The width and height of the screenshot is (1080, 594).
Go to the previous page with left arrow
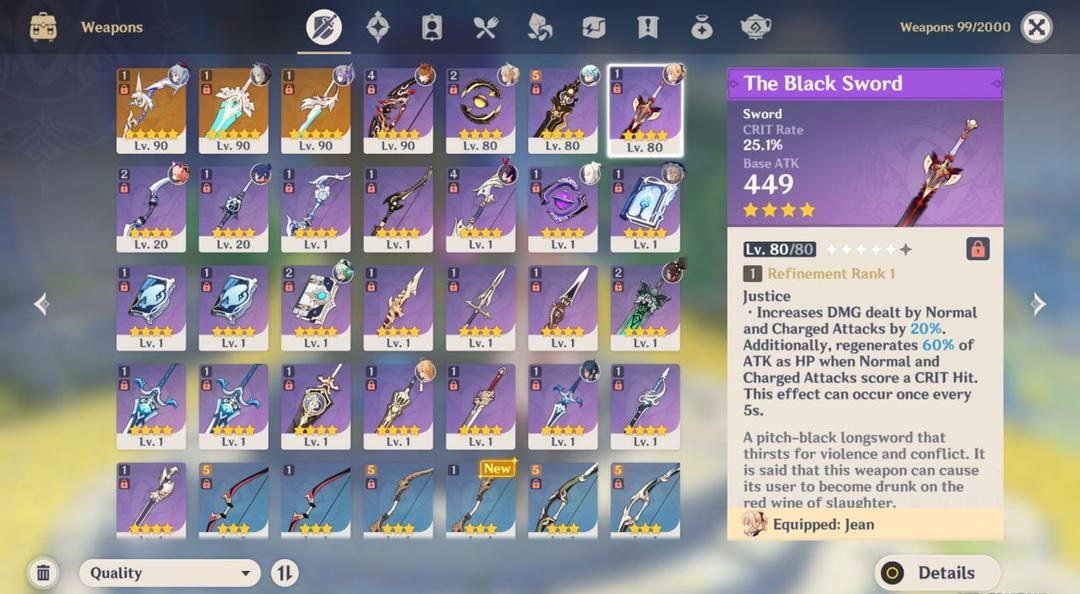click(x=41, y=304)
